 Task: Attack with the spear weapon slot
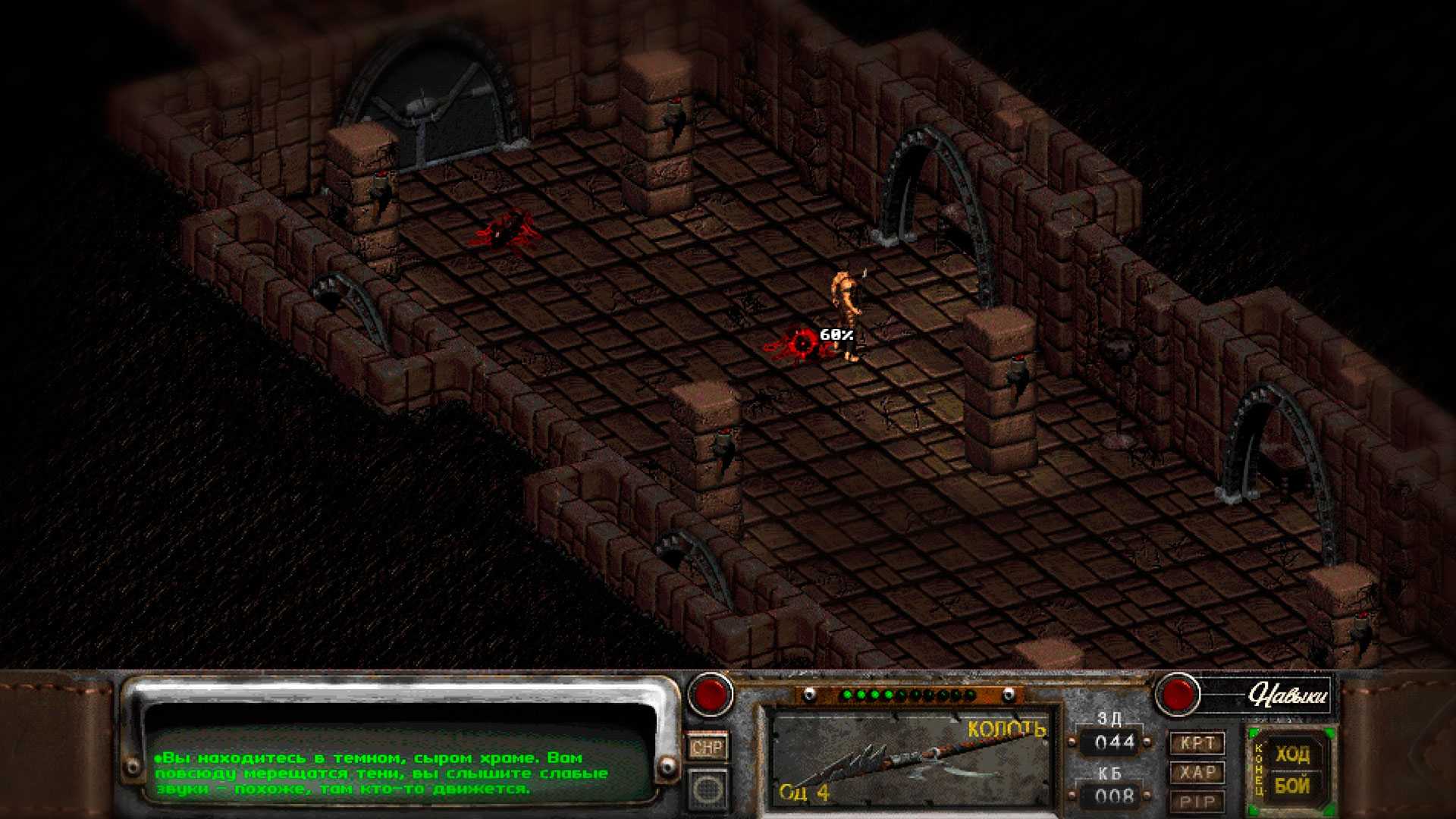pyautogui.click(x=910, y=759)
